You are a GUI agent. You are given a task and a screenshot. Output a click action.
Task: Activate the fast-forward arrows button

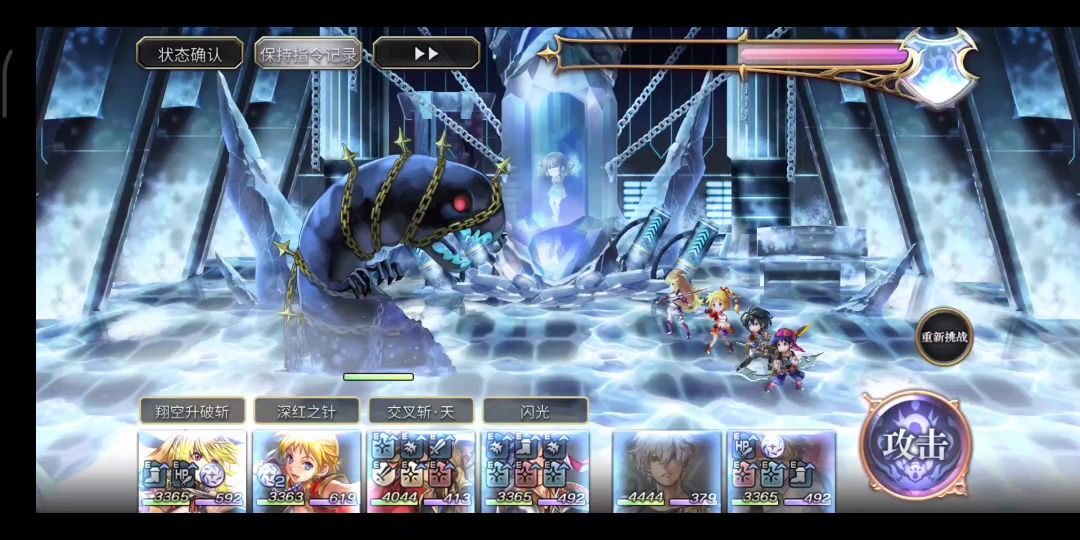coord(426,54)
